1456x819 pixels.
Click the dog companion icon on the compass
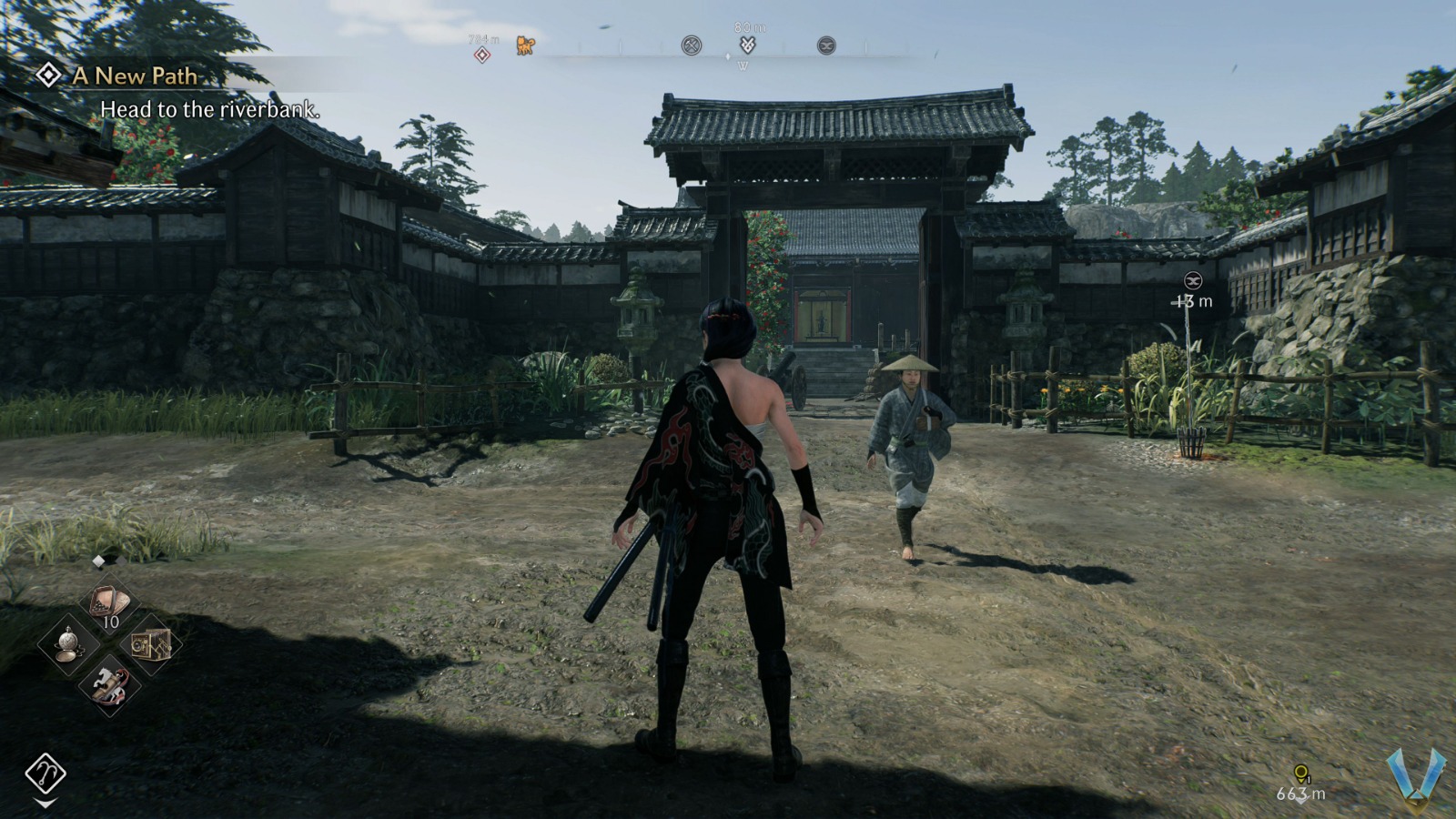pyautogui.click(x=525, y=45)
